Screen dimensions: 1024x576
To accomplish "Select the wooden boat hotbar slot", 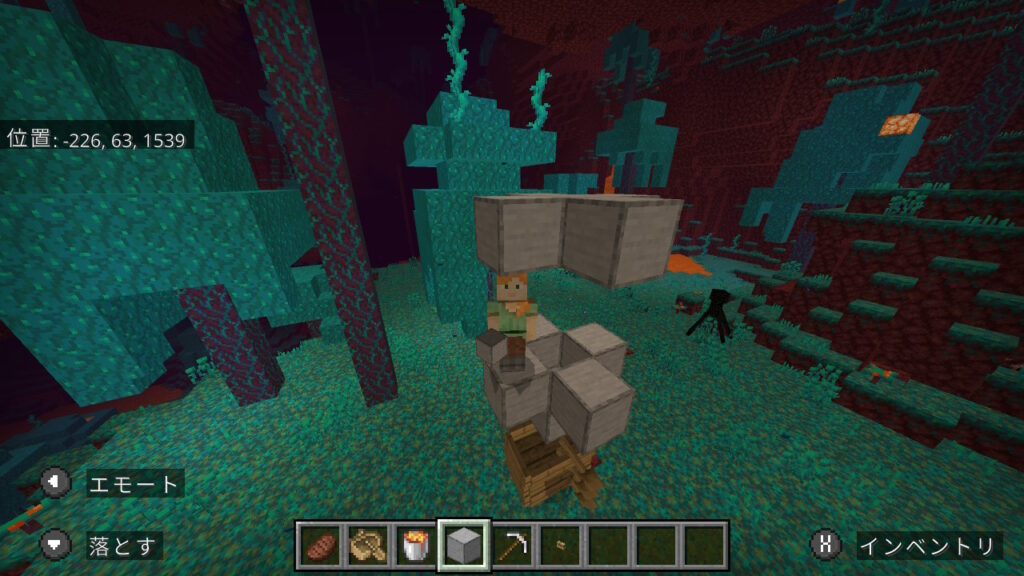I will pyautogui.click(x=368, y=545).
